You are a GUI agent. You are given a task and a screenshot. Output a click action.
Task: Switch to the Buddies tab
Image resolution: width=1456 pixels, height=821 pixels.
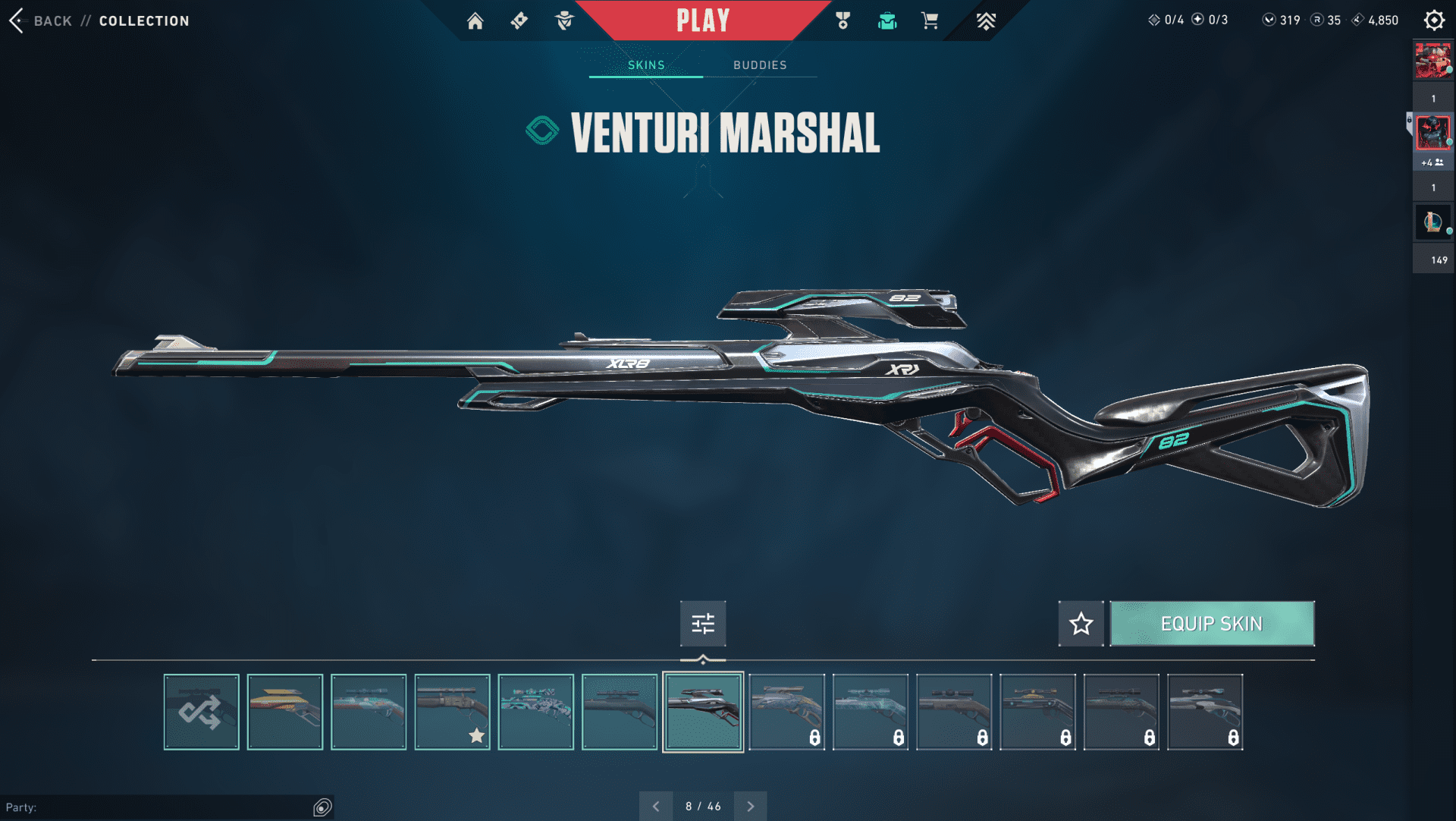(x=760, y=65)
